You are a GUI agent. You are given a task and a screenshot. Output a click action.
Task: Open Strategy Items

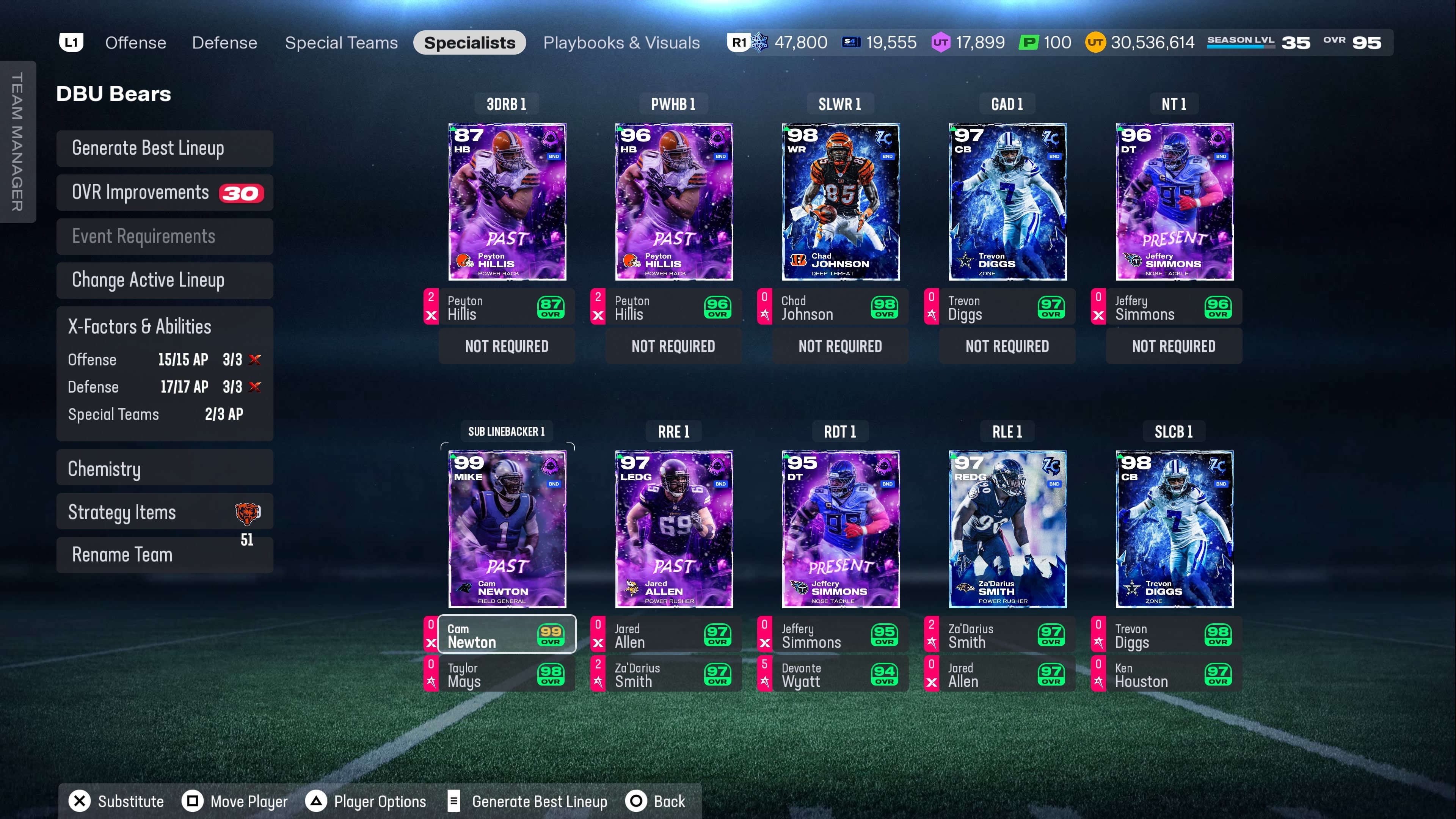coord(165,512)
